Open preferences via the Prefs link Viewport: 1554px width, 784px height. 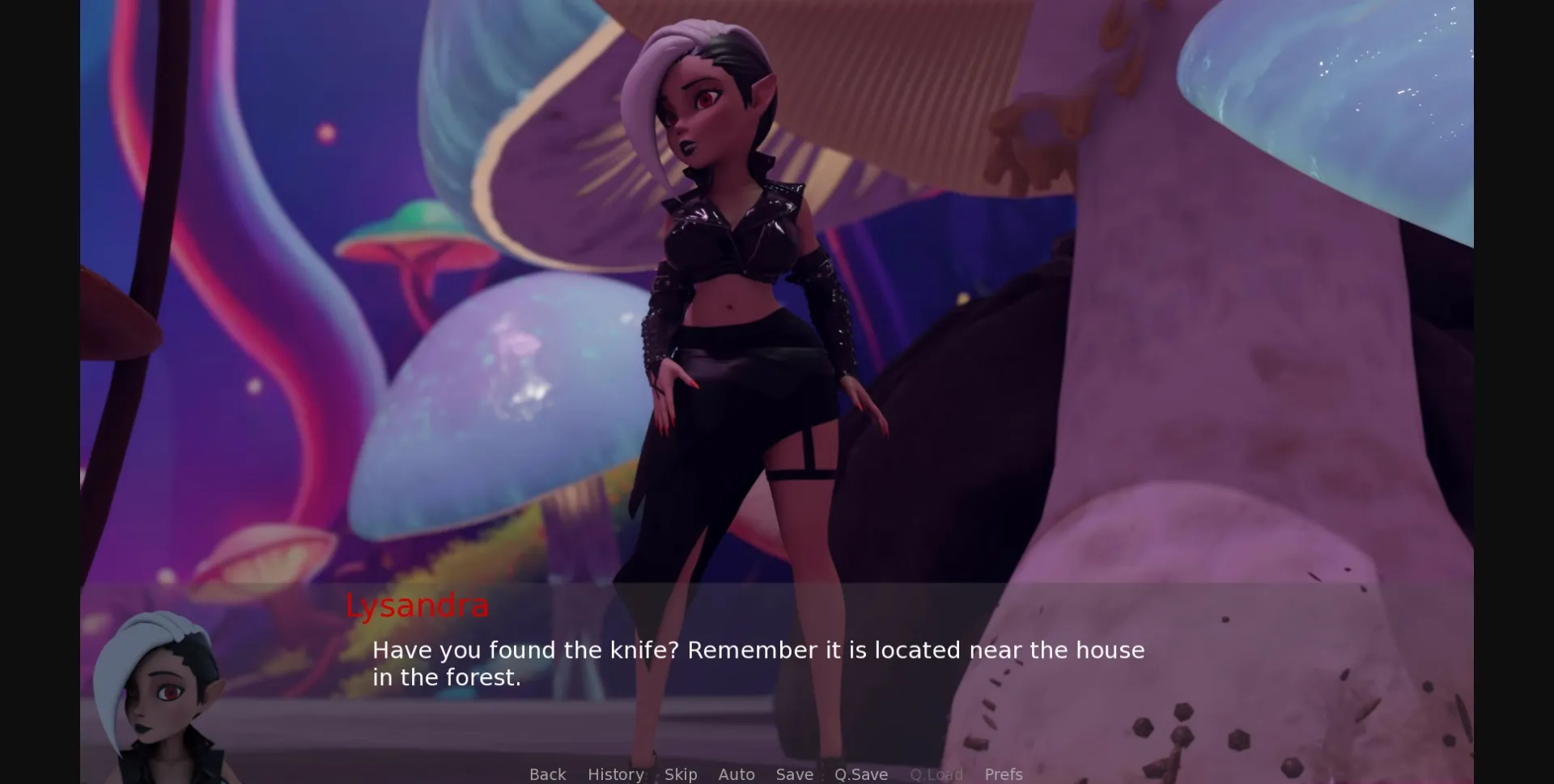coord(1004,774)
